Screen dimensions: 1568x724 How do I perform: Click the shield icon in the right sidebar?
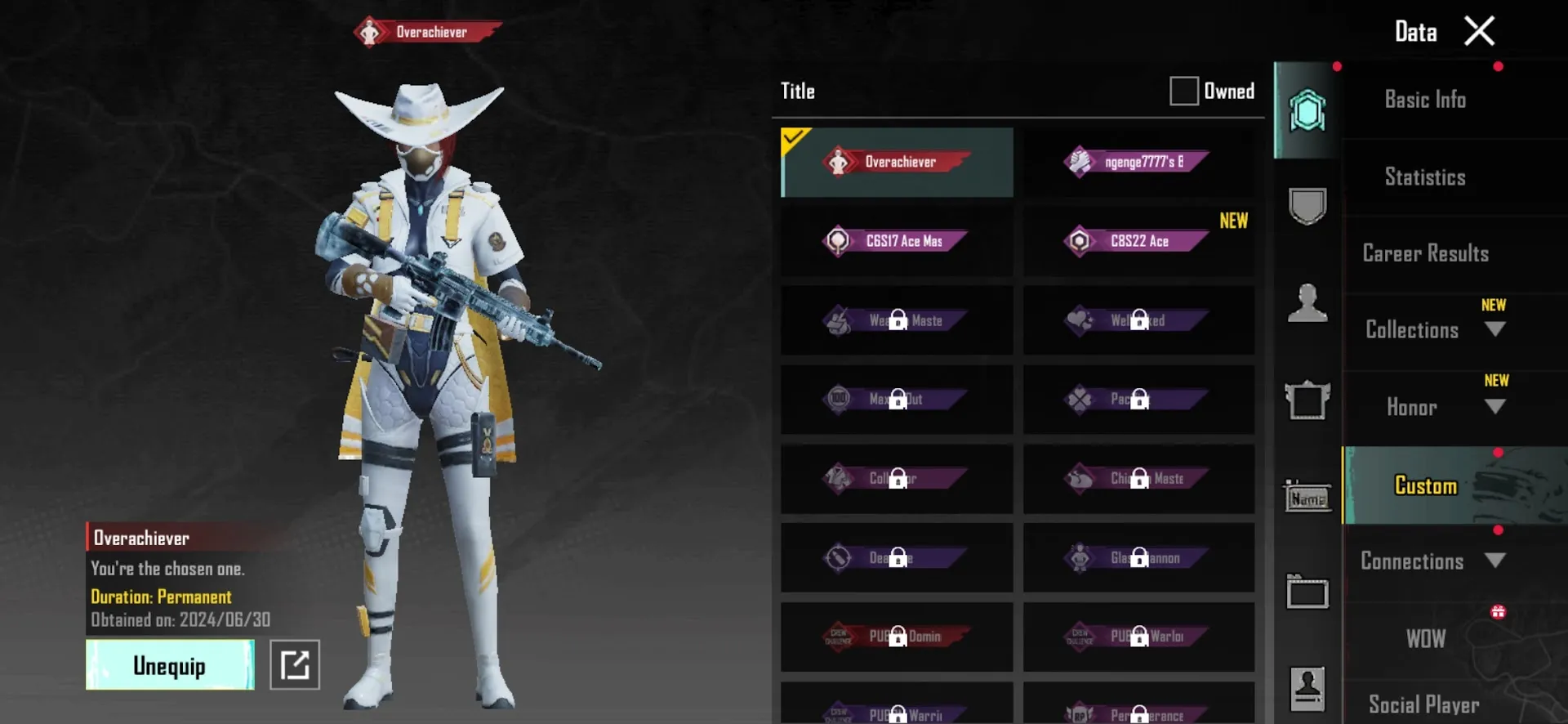(x=1307, y=206)
